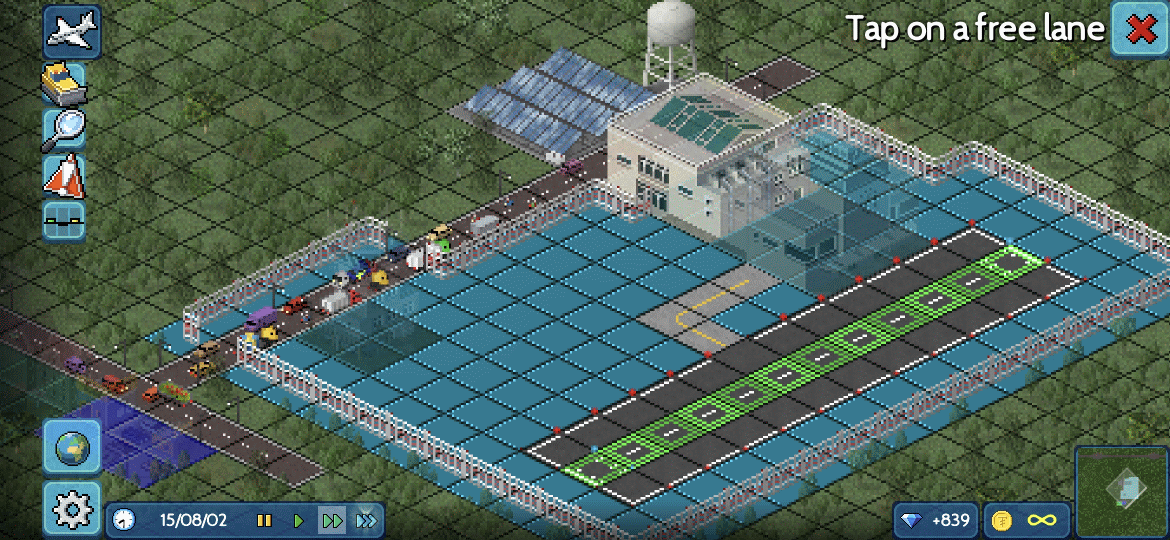
Task: Open the traffic cone construction tool
Action: (64, 176)
